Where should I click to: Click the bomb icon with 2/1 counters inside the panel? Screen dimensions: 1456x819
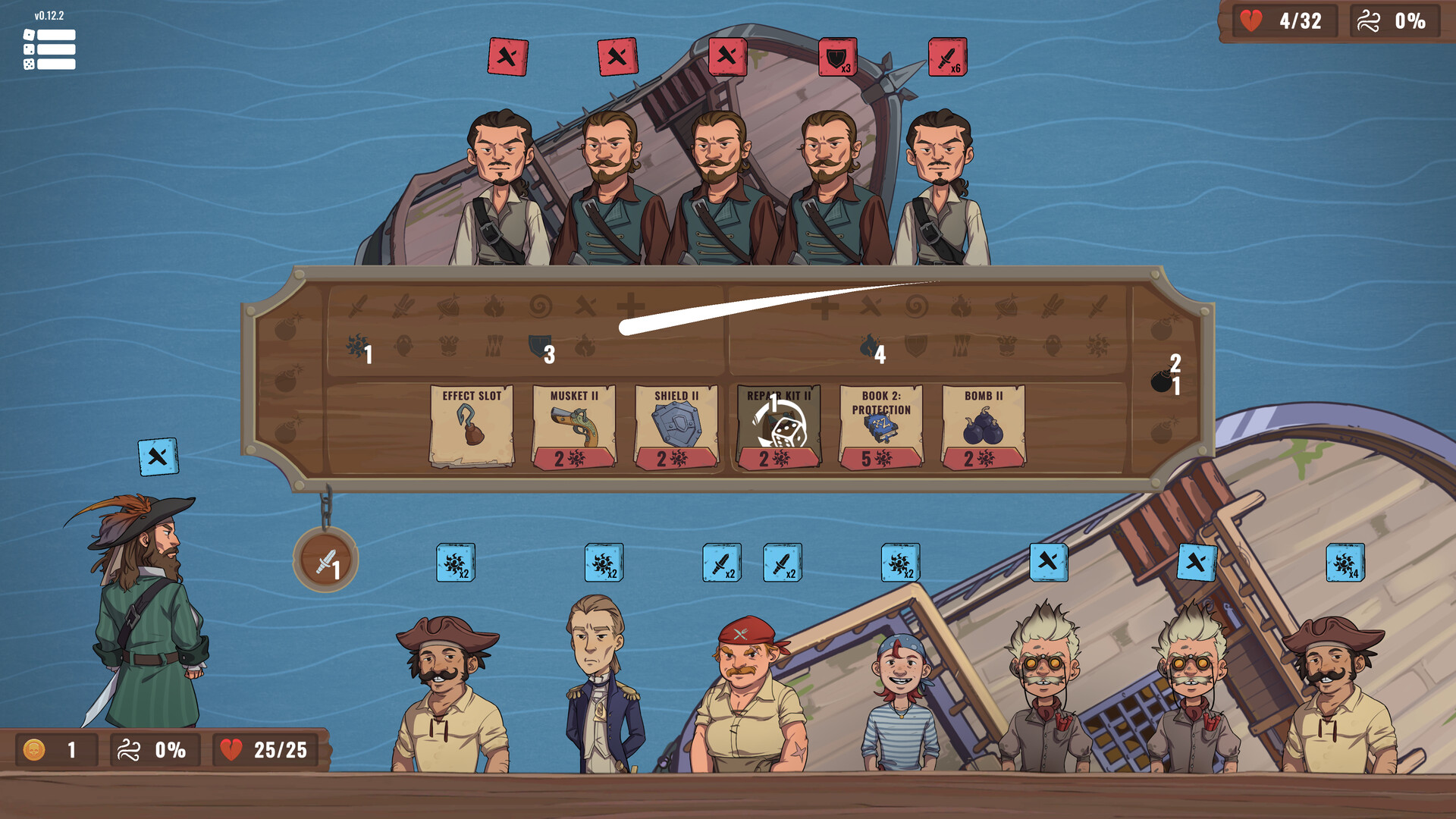(x=1163, y=379)
